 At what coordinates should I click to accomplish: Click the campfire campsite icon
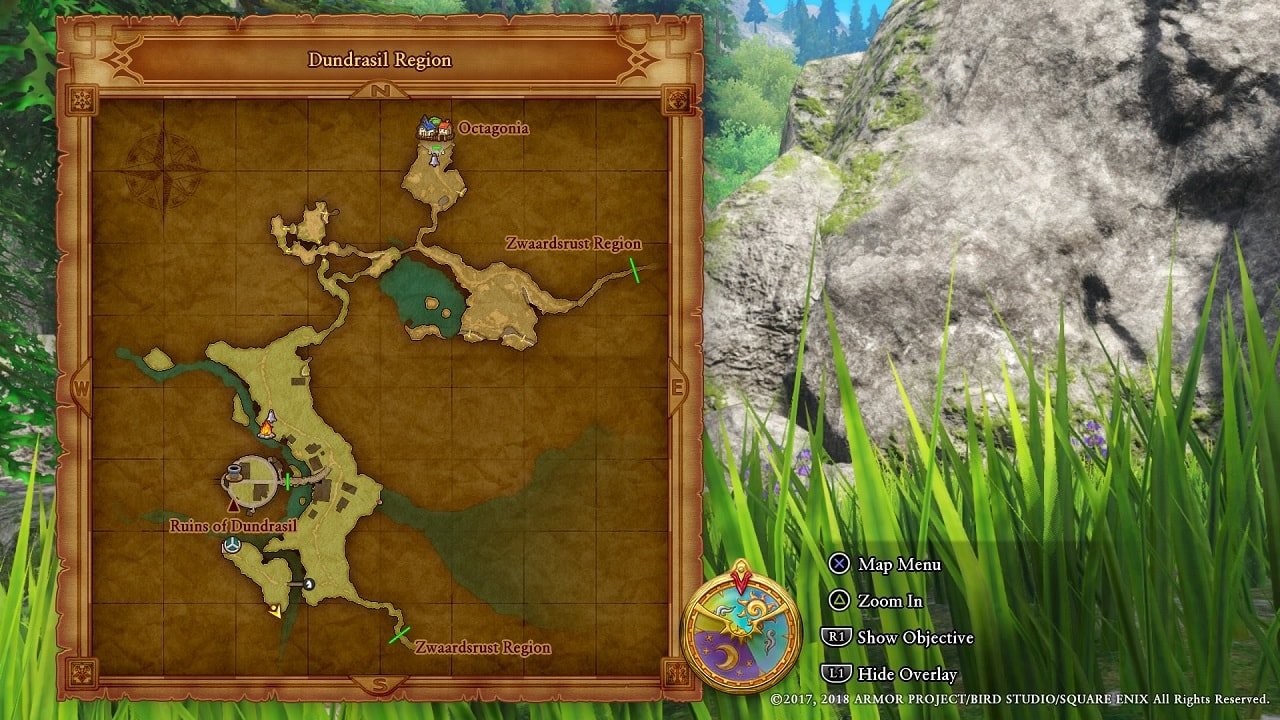tap(267, 431)
